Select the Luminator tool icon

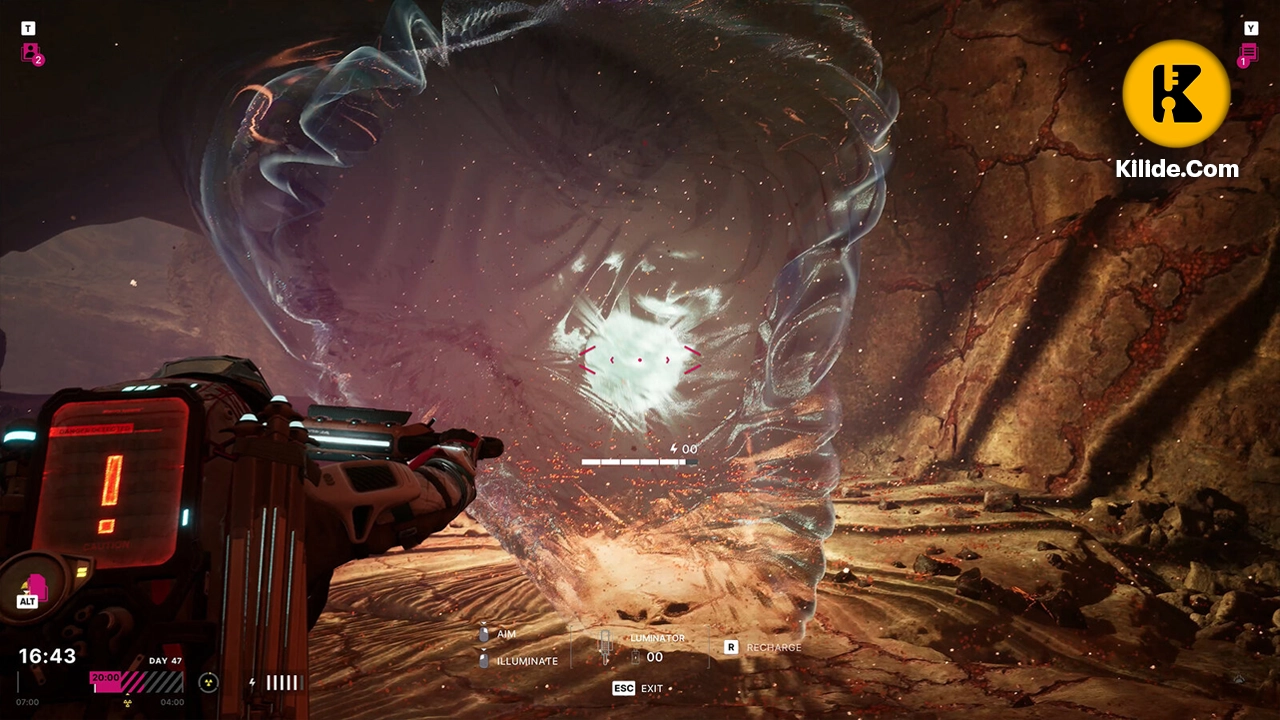click(x=604, y=645)
